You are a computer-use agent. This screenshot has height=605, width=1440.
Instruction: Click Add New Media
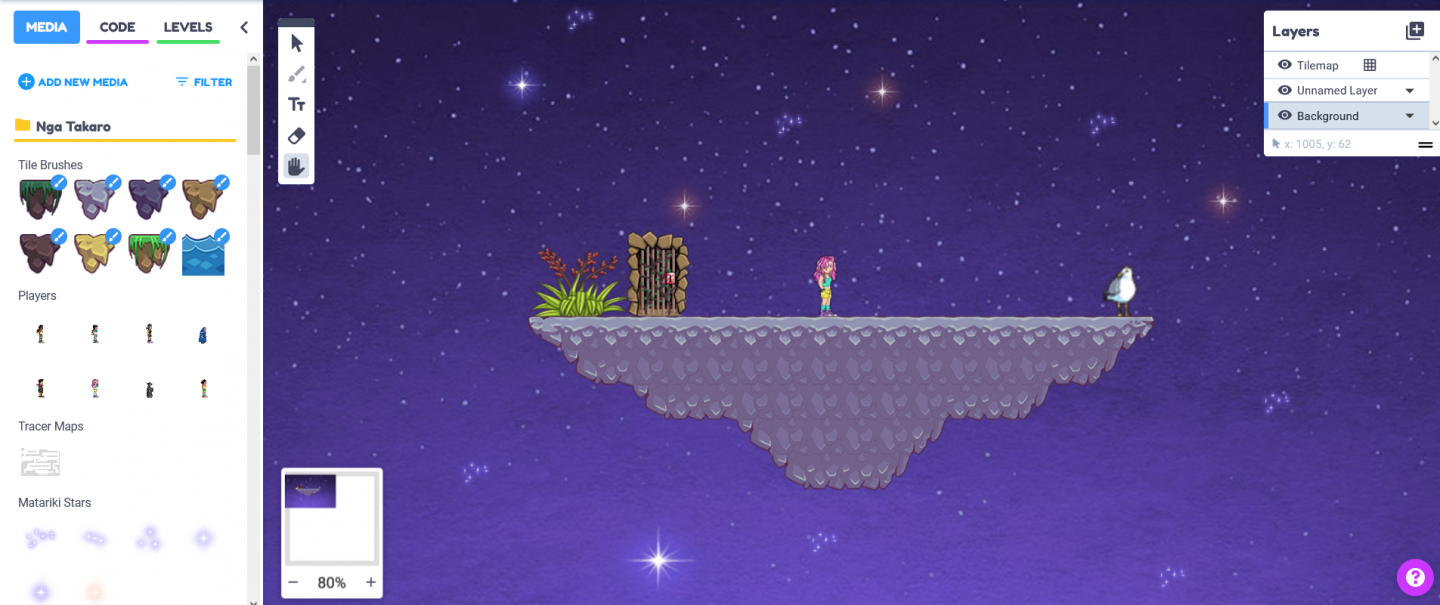click(x=73, y=82)
